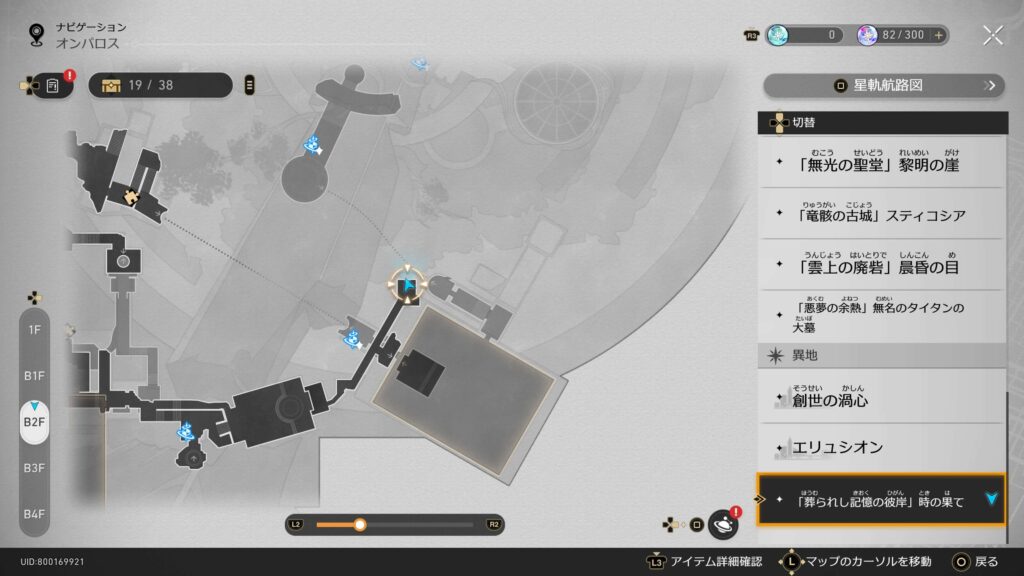1024x576 pixels.
Task: Open the mission log icon with red alert
Action: [52, 85]
